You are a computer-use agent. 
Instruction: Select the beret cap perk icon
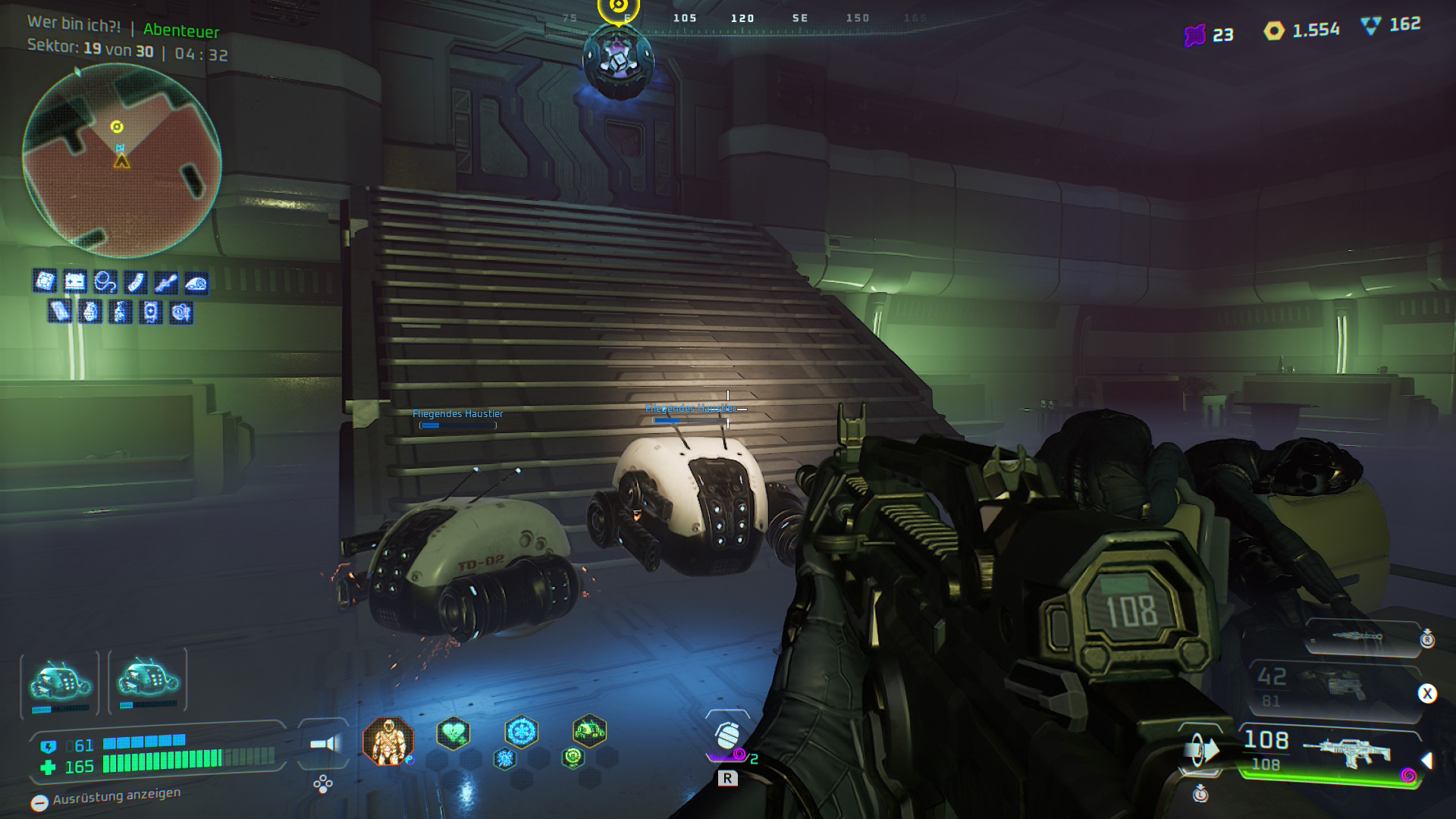[x=196, y=283]
